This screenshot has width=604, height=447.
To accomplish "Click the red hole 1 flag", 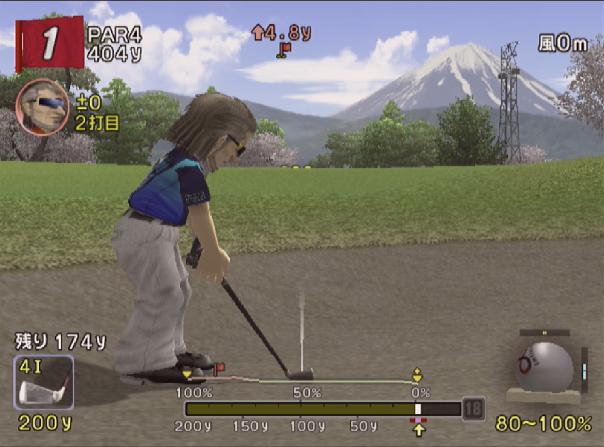I will (x=46, y=43).
